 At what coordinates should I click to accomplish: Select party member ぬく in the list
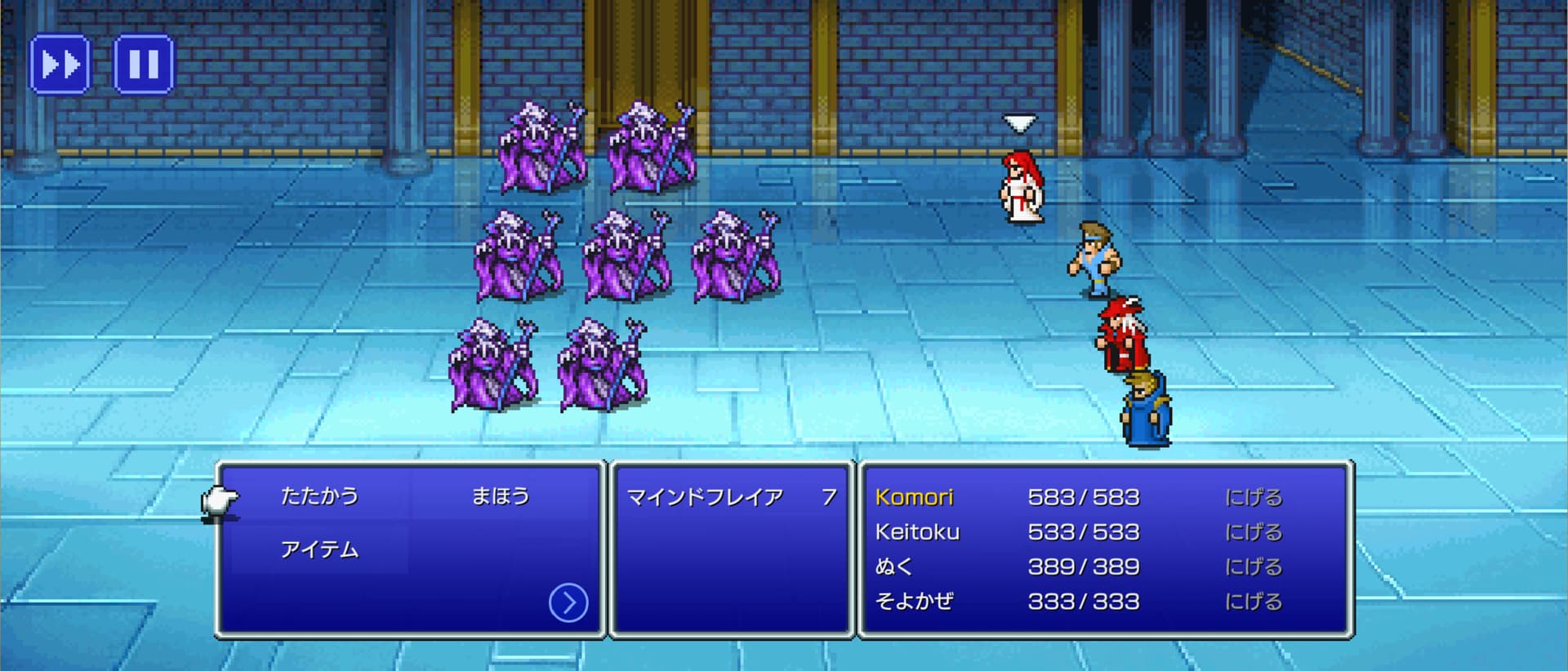pos(893,567)
